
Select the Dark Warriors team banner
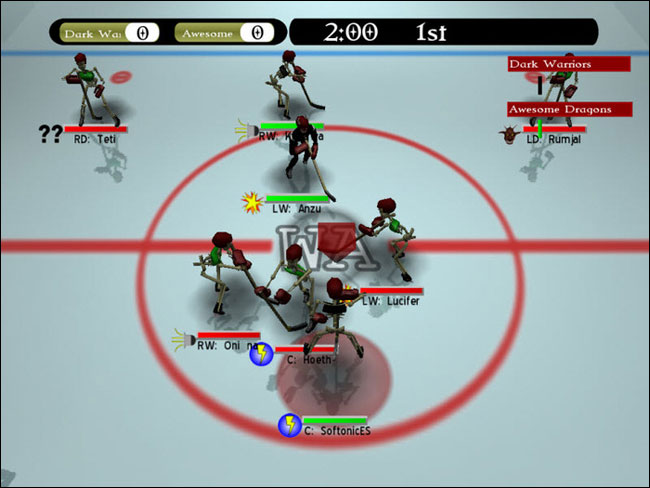tap(568, 64)
